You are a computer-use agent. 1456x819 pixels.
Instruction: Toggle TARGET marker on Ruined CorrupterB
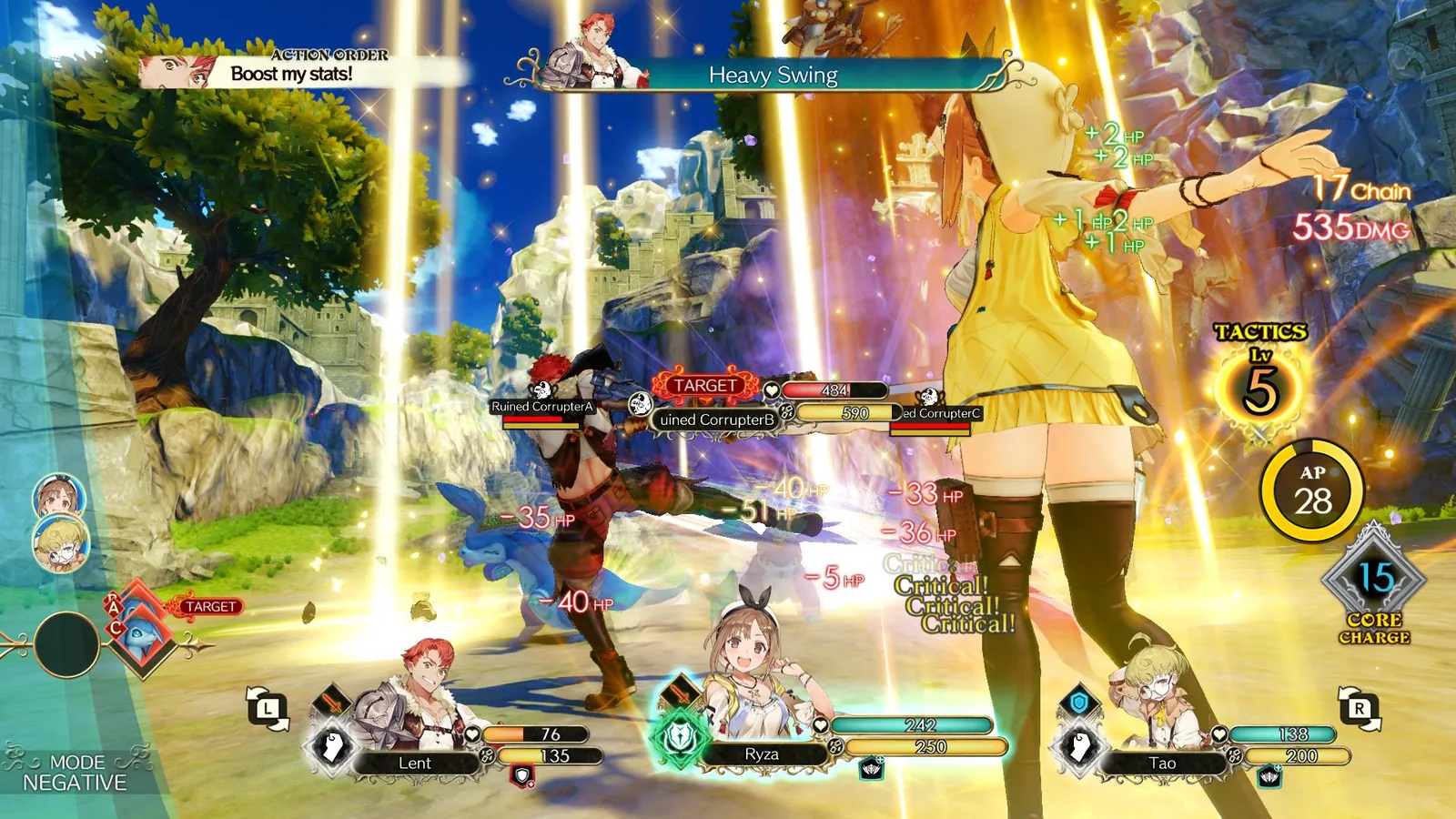(705, 385)
